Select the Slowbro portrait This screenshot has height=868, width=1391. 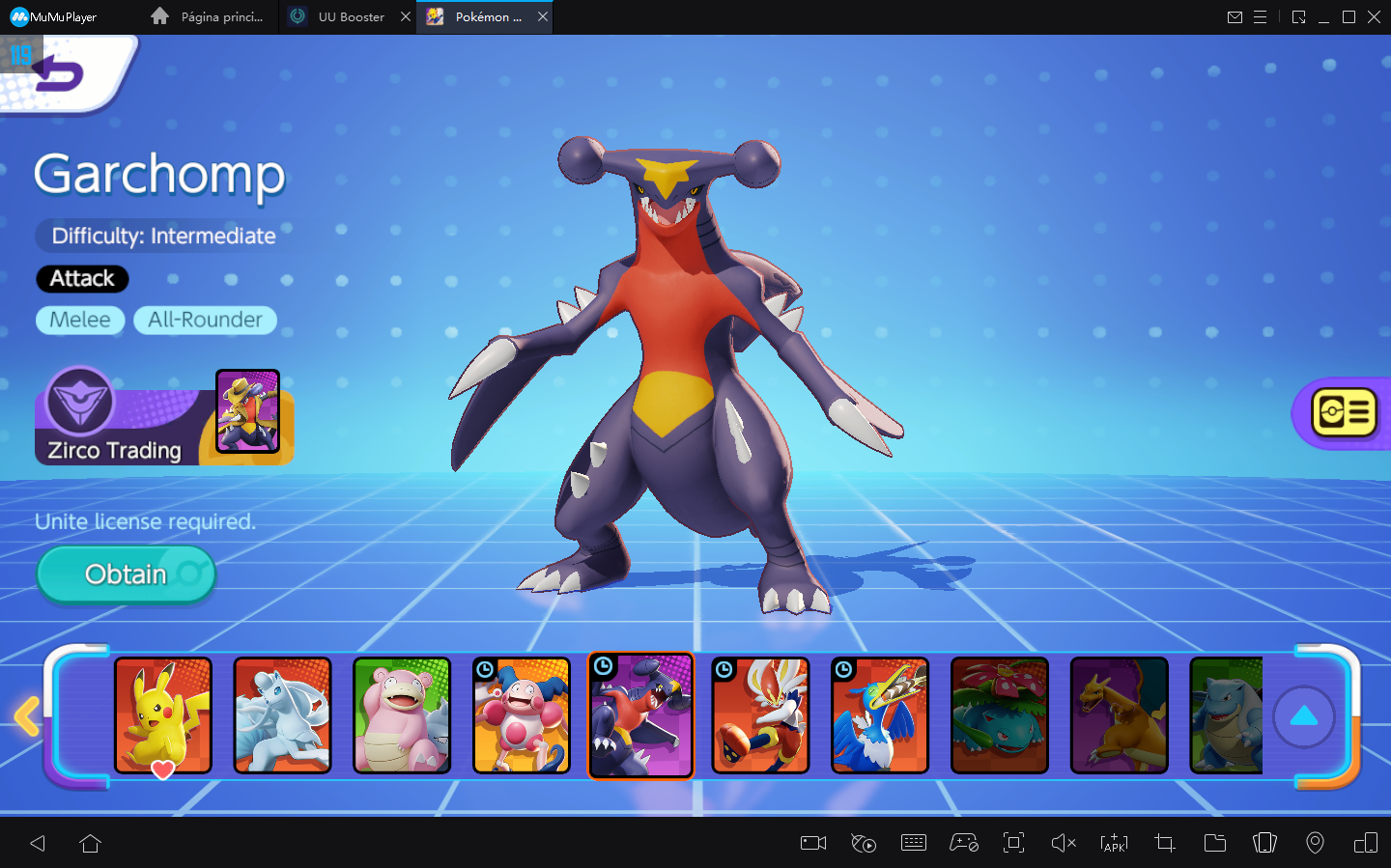[x=402, y=715]
